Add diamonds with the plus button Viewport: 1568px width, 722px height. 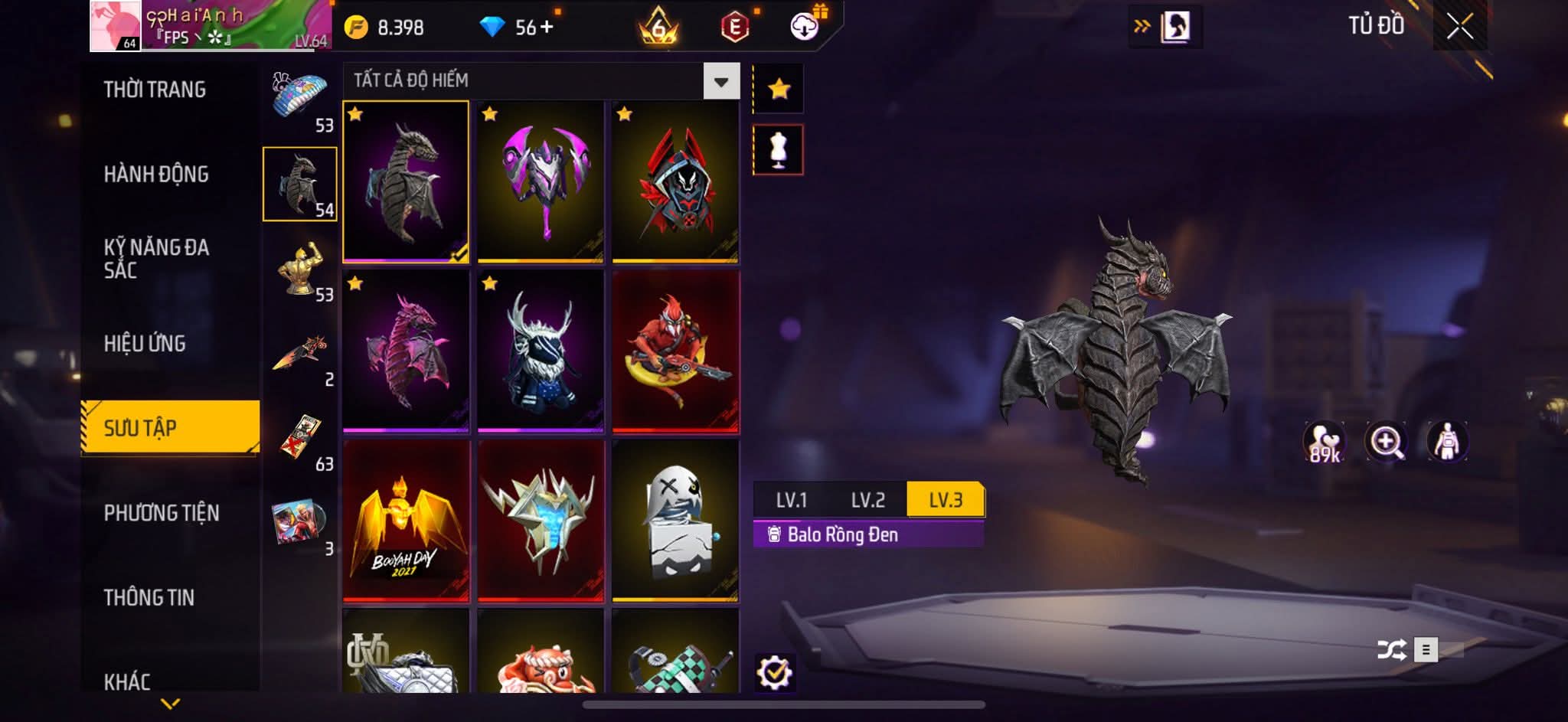tap(546, 28)
